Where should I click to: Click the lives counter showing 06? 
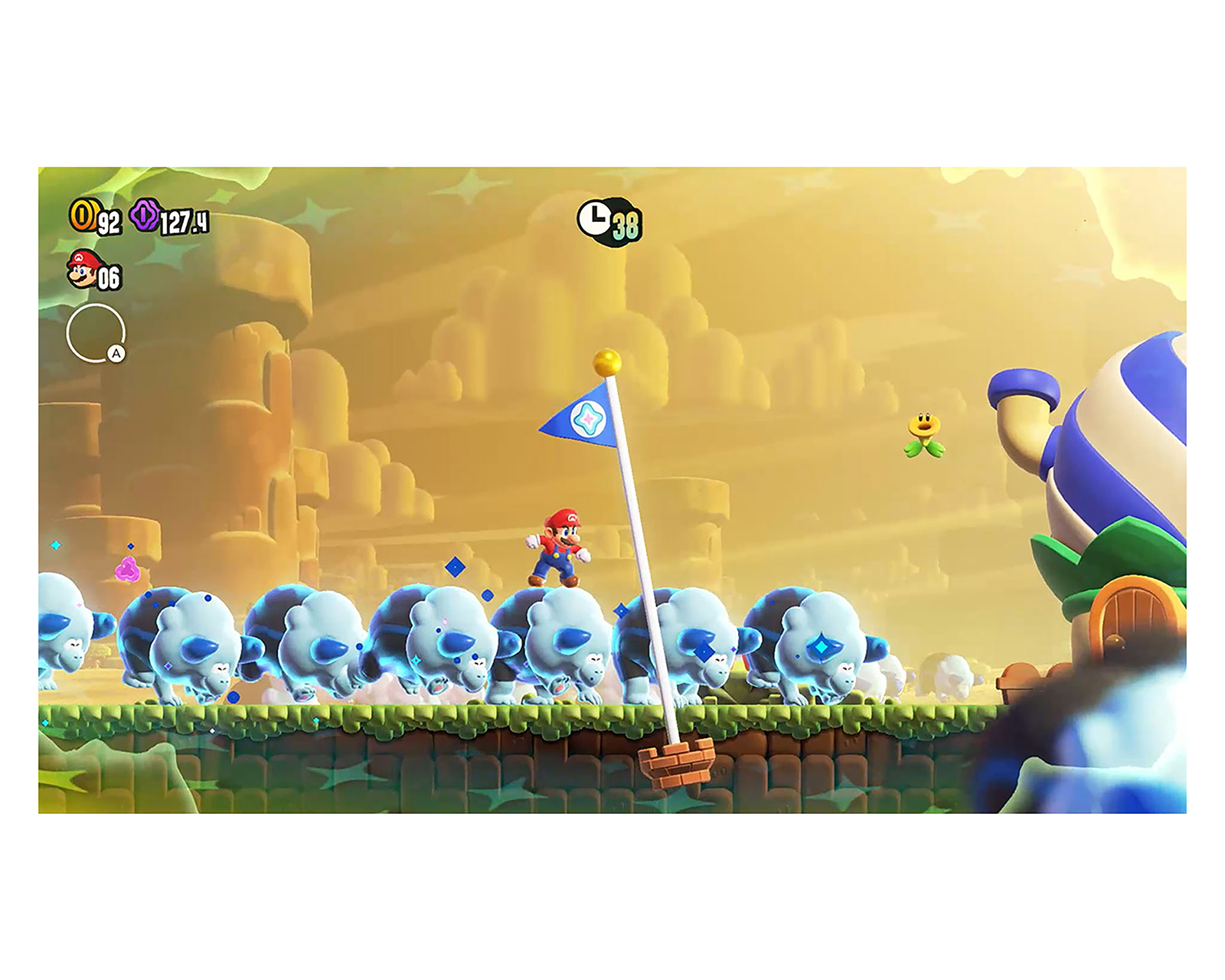[109, 276]
